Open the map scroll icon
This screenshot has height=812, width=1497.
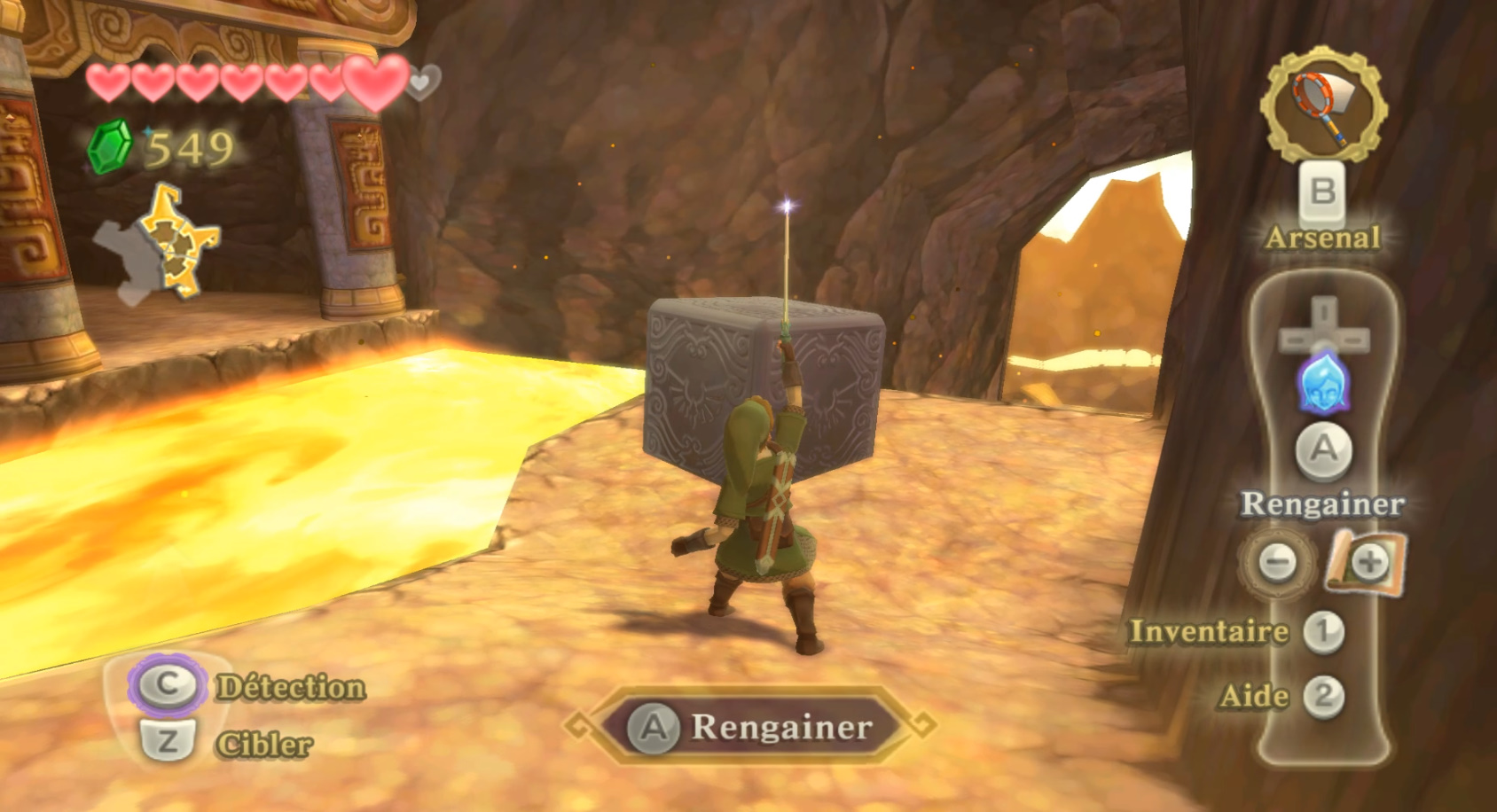point(1367,562)
